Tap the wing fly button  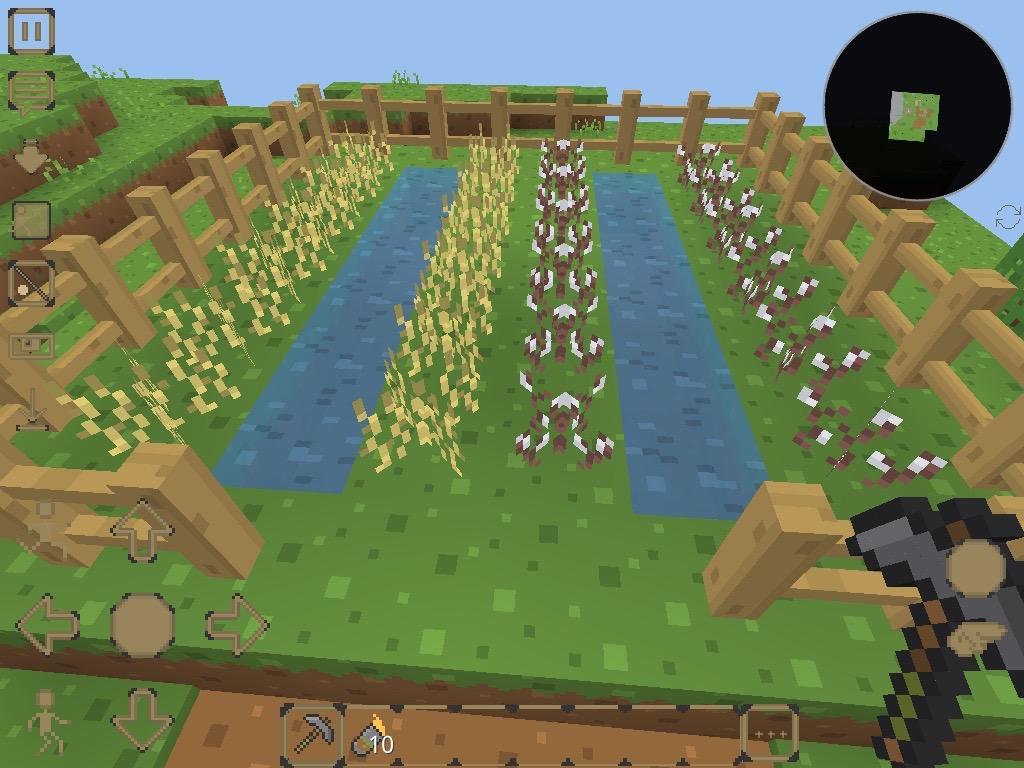976,636
